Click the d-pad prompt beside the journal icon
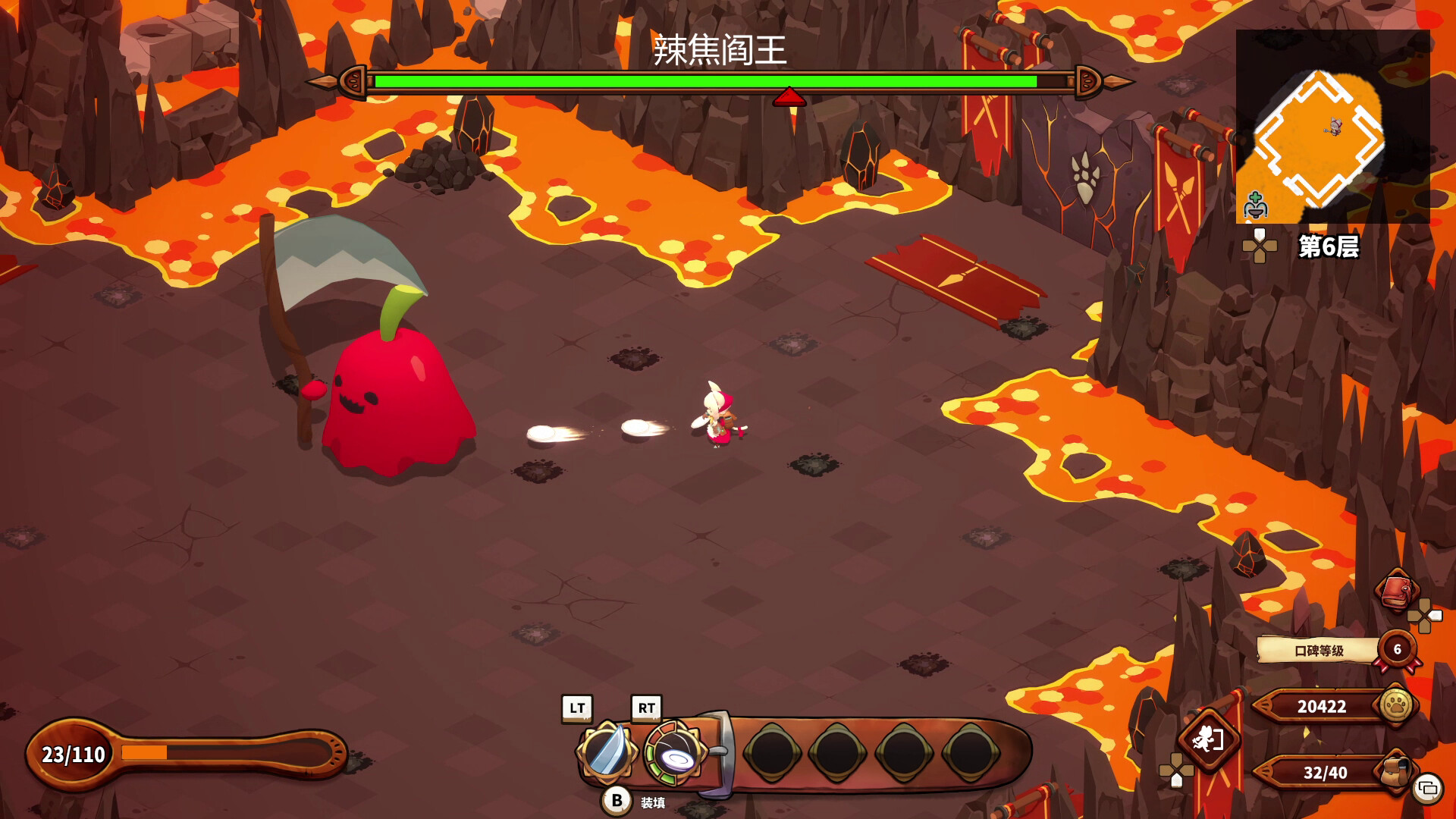Viewport: 1456px width, 819px height. tap(1424, 617)
